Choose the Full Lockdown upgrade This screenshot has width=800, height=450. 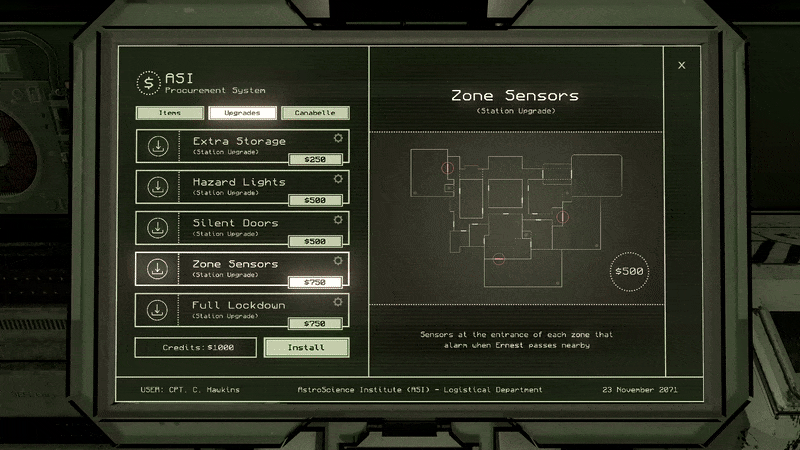(x=242, y=310)
